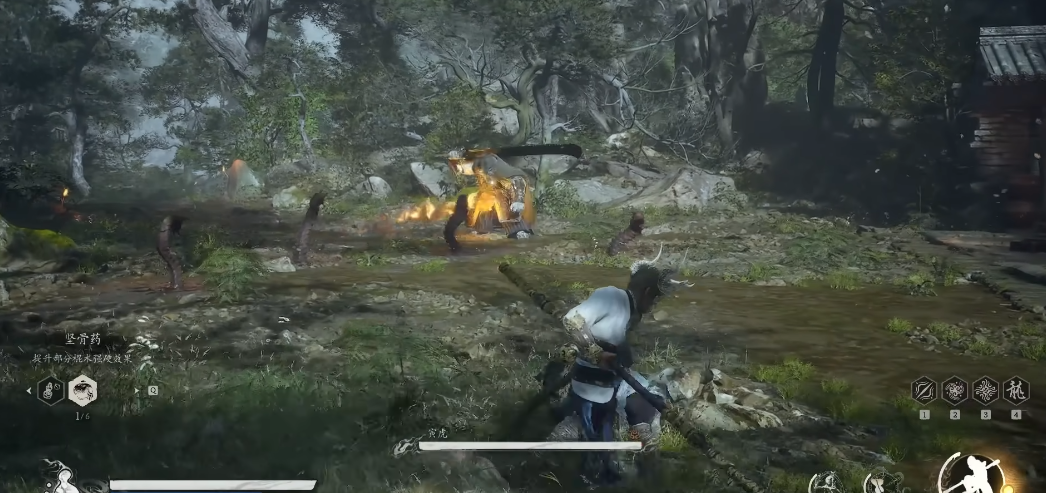1046x493 pixels.
Task: Click the healing gourd icon beside health bar
Action: click(x=62, y=478)
